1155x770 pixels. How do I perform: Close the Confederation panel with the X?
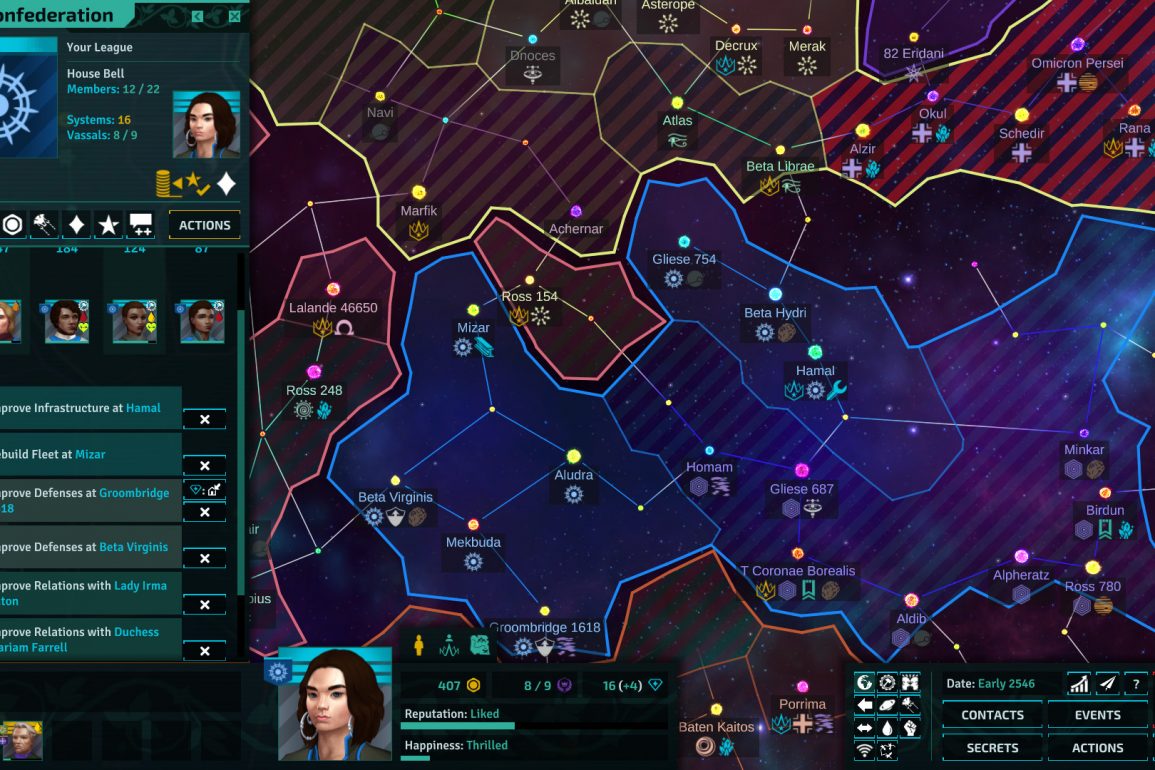[234, 16]
